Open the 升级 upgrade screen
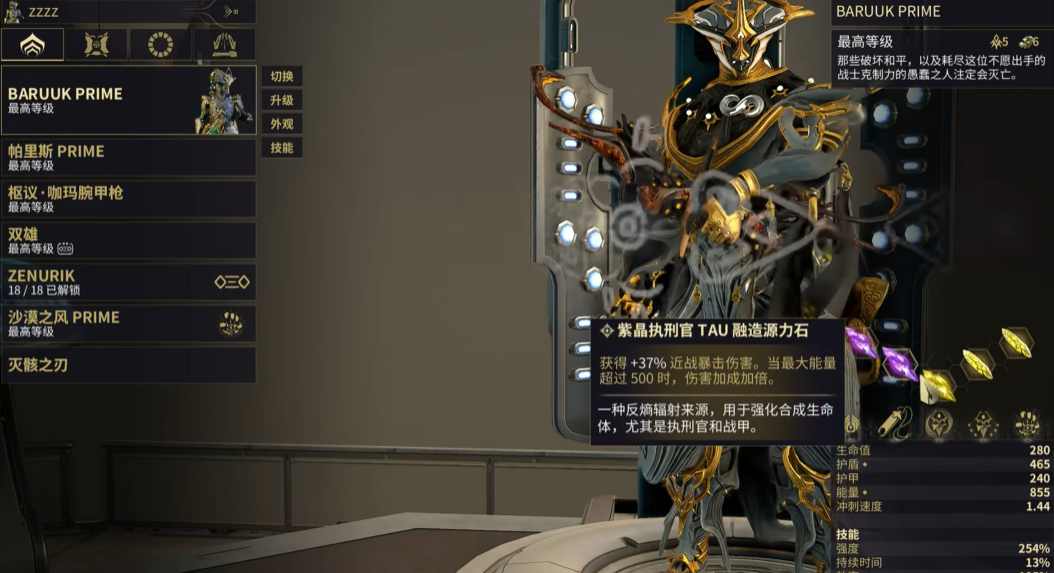 (x=281, y=101)
